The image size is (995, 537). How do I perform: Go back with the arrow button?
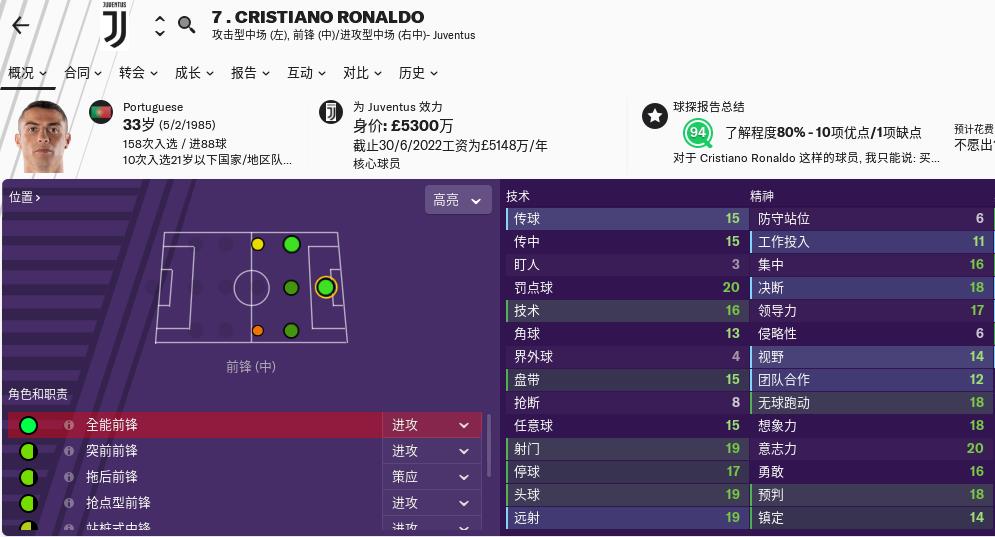(20, 26)
